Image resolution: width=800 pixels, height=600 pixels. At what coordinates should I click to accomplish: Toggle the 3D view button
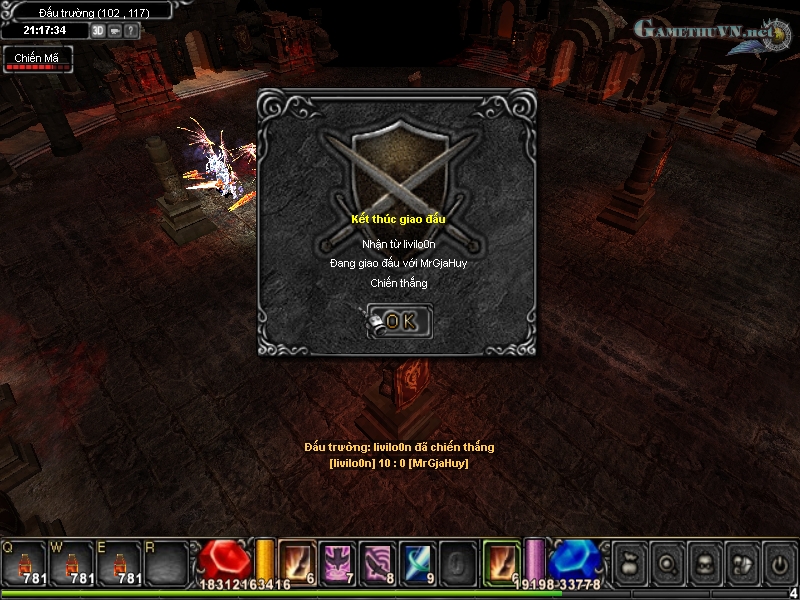tap(98, 30)
